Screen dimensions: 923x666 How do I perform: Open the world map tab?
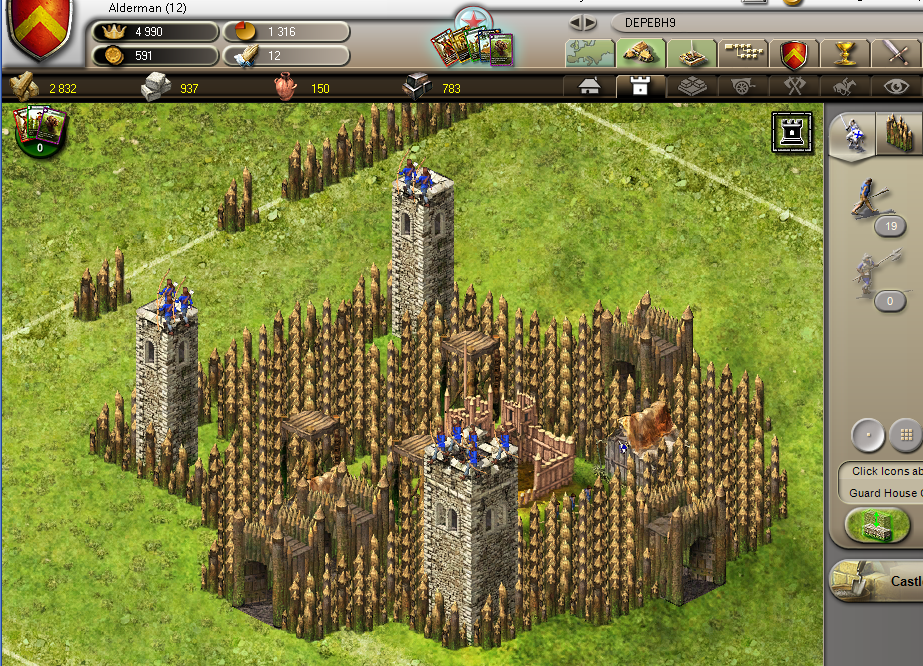tap(589, 52)
